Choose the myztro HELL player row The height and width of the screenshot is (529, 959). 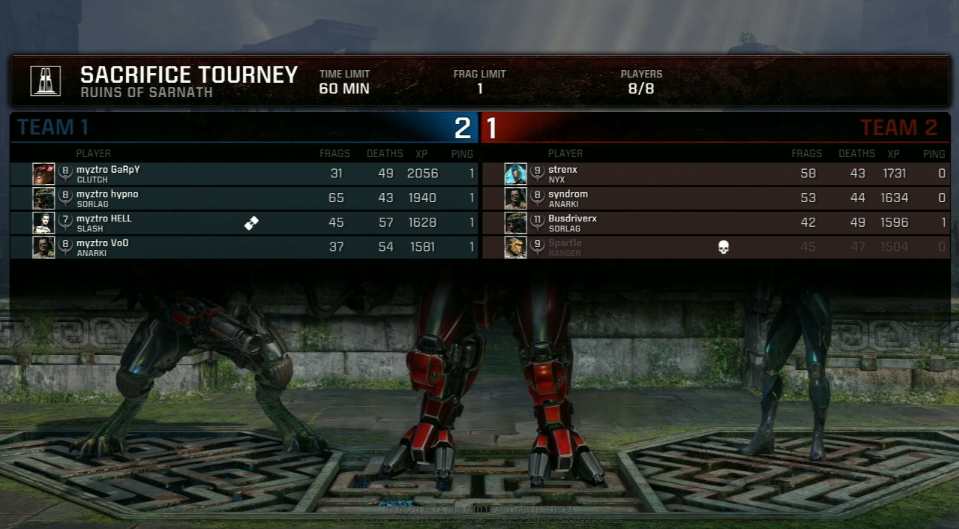(244, 222)
